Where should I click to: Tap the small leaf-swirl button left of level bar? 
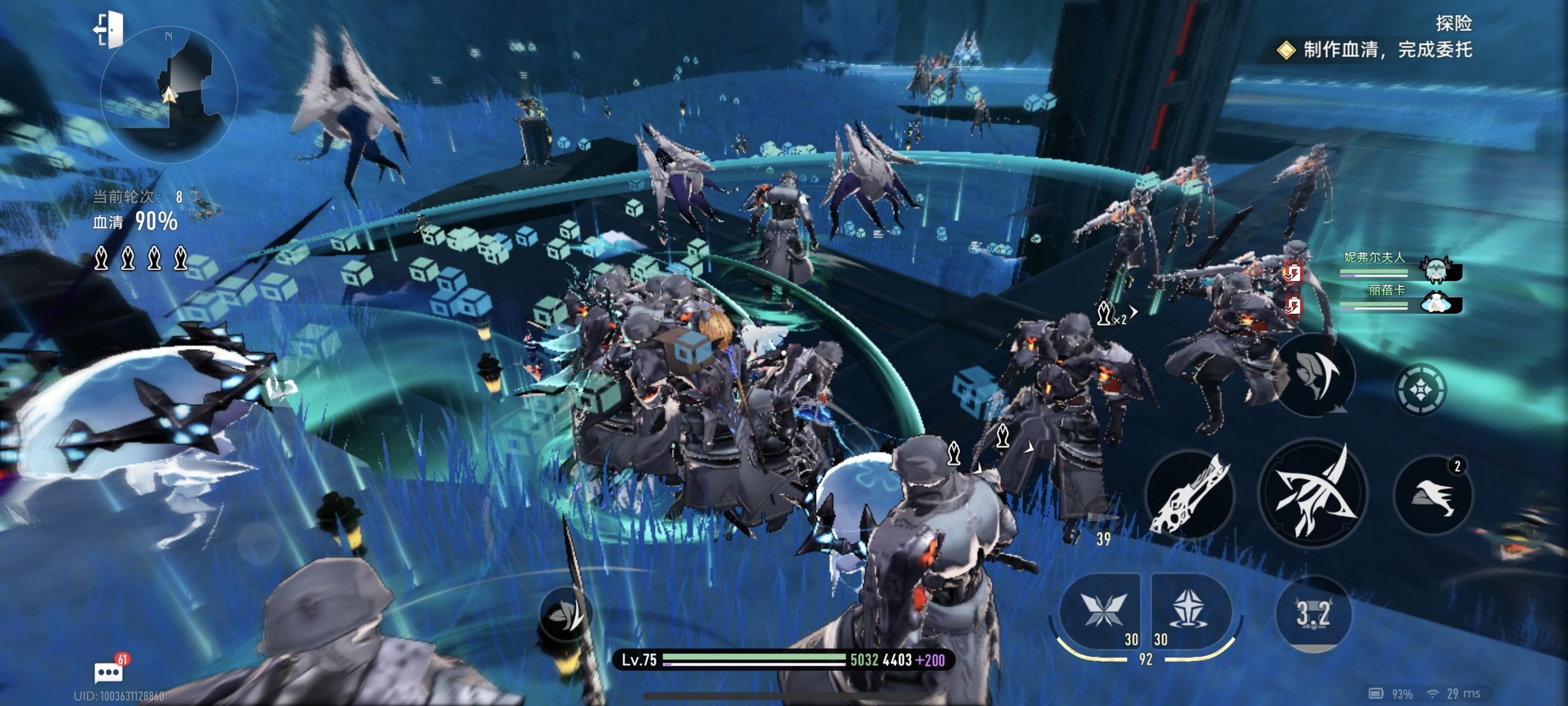565,615
